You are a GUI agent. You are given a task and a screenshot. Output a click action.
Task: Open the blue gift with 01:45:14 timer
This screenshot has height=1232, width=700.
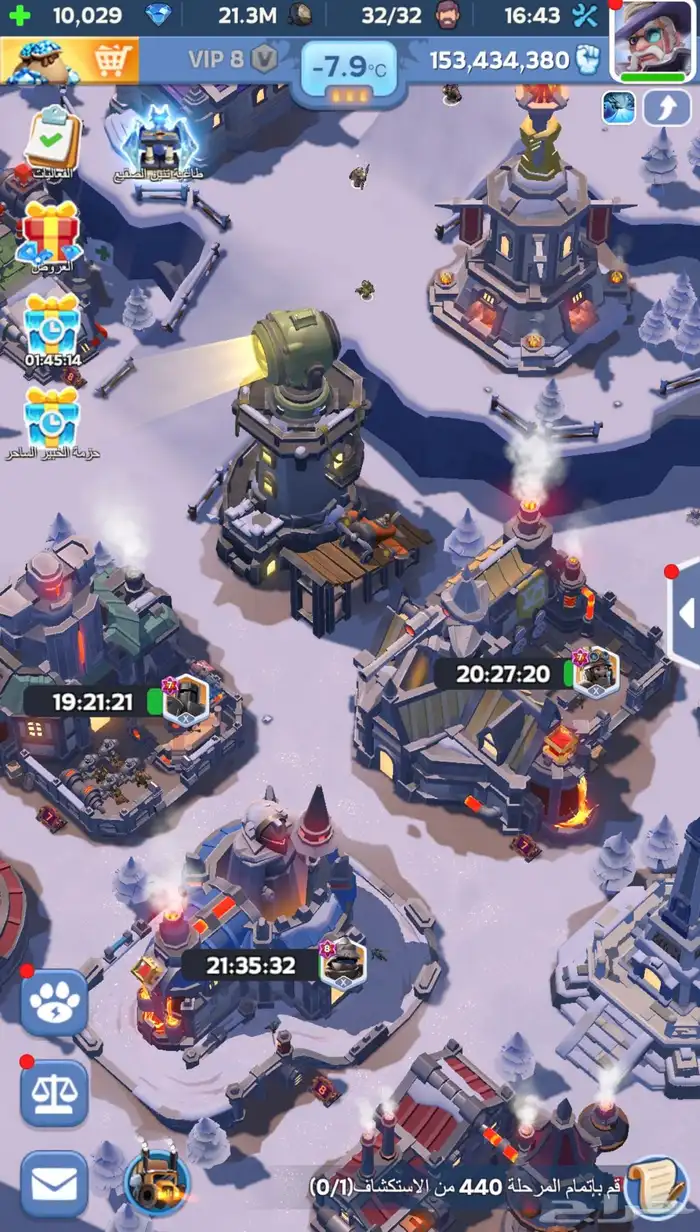coord(52,322)
